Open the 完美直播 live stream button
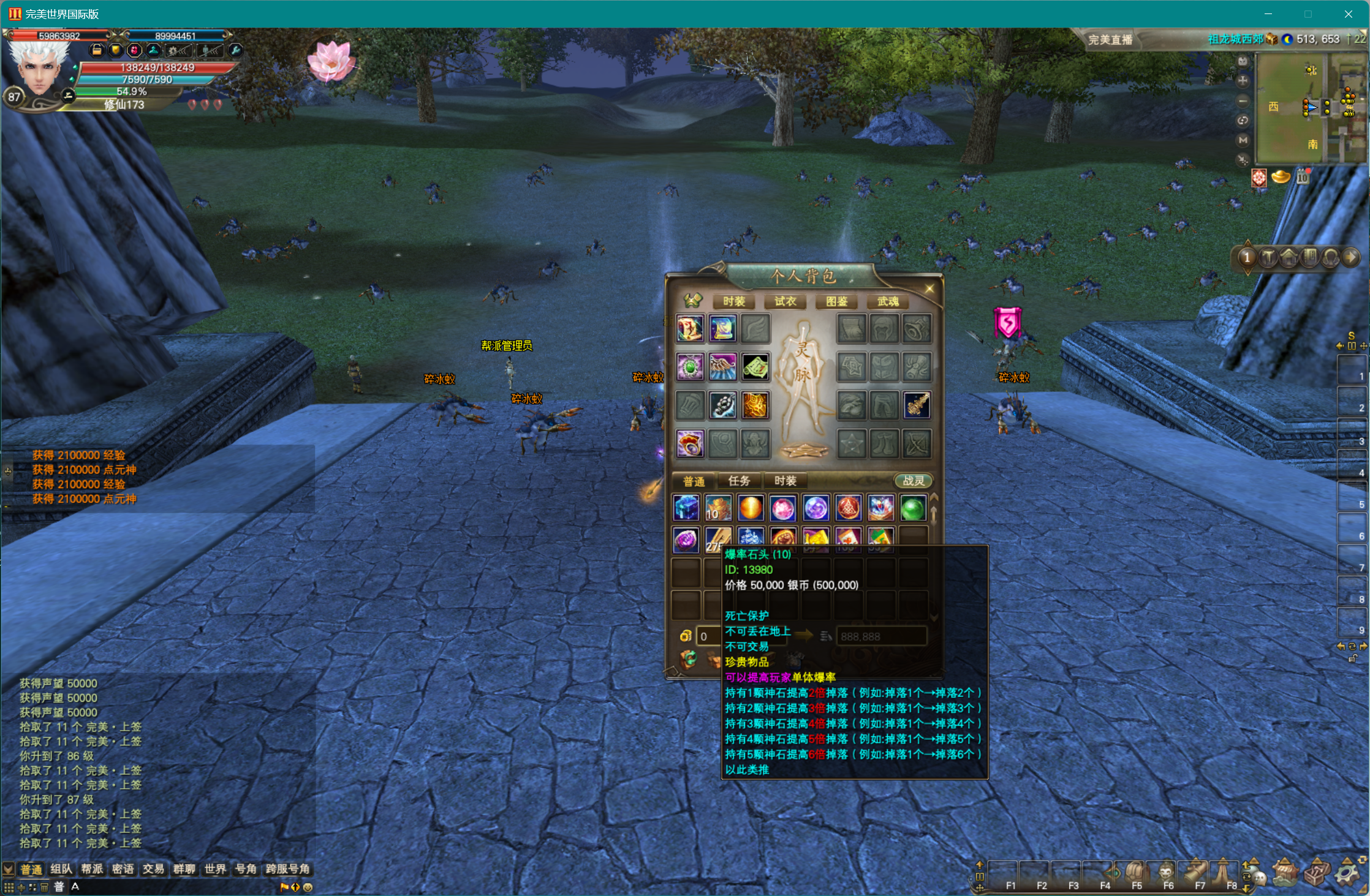 click(x=1110, y=40)
